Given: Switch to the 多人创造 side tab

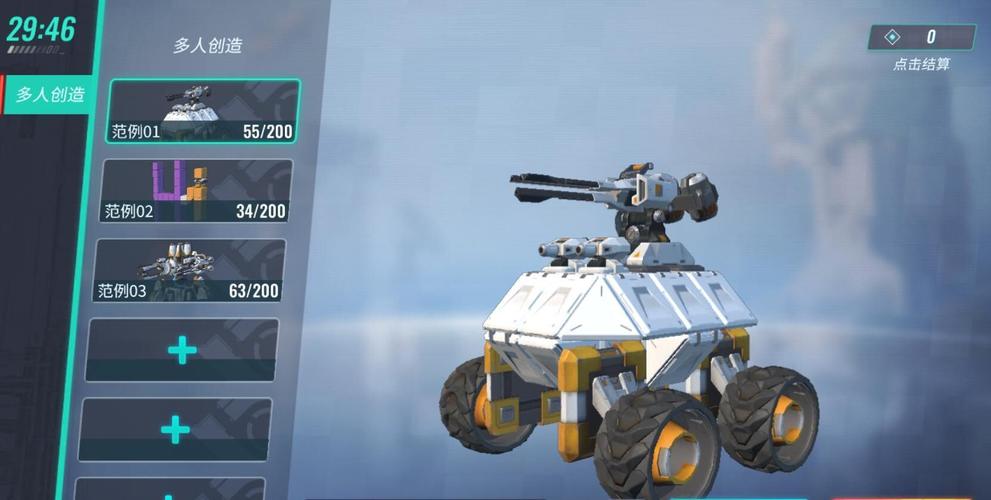Looking at the screenshot, I should point(49,95).
